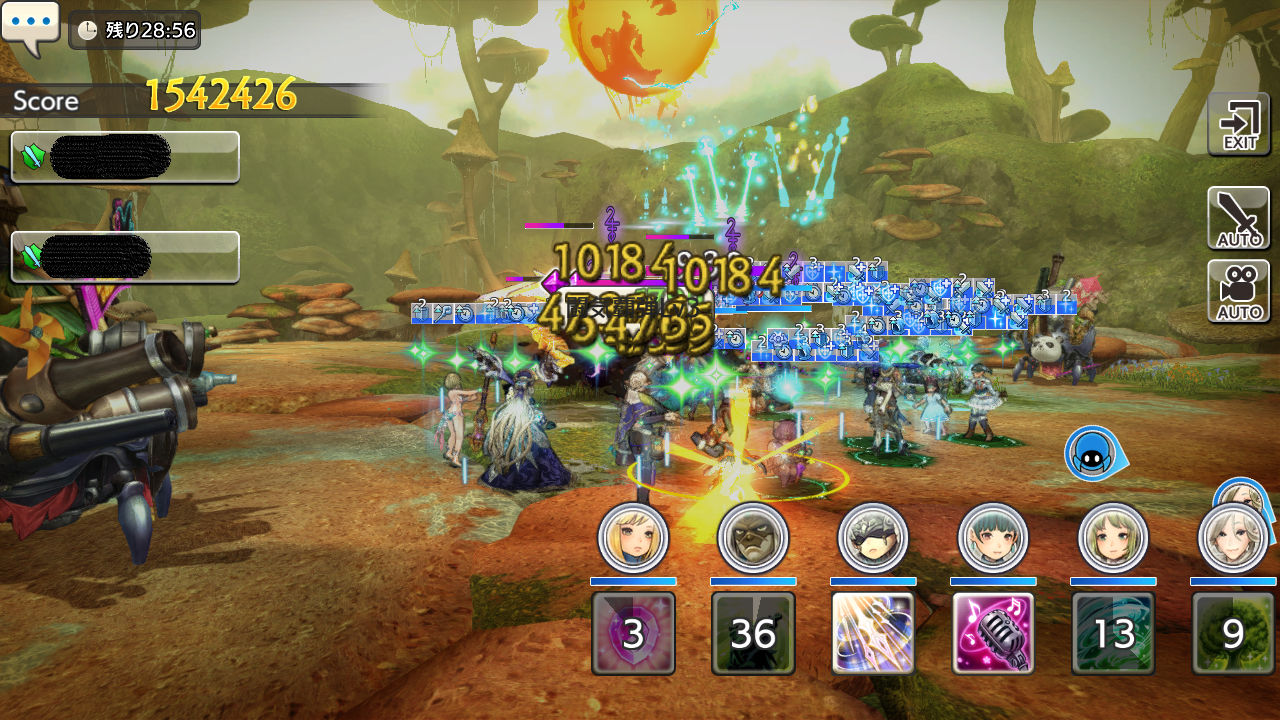Toggle the sword AUTO battle button
1280x720 pixels.
coord(1238,217)
